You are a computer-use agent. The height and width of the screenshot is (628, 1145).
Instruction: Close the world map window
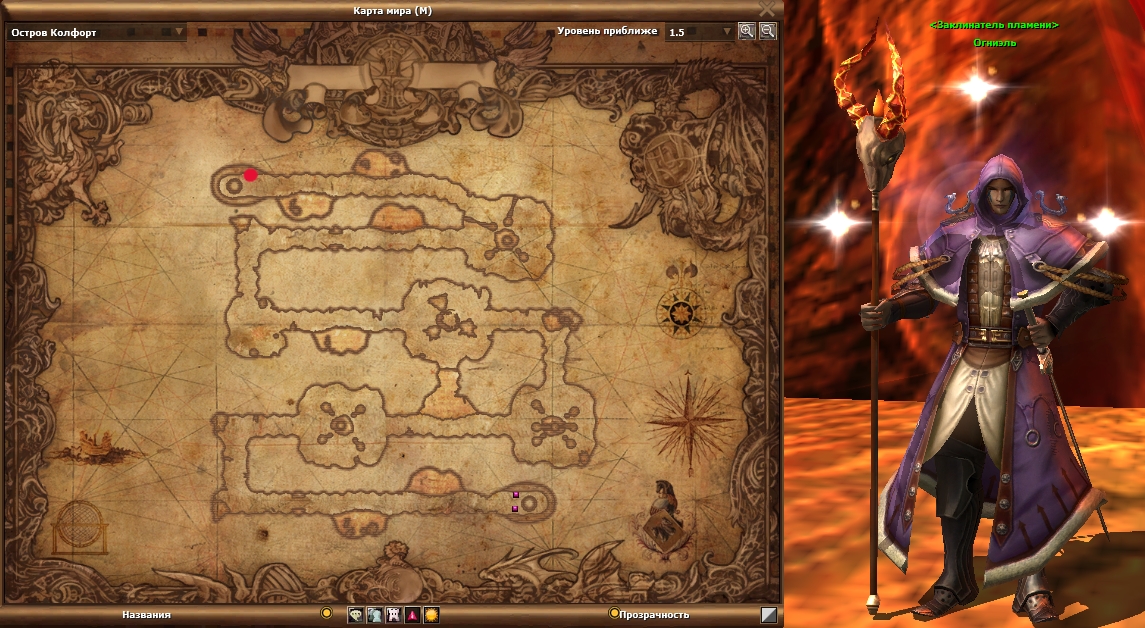point(767,8)
